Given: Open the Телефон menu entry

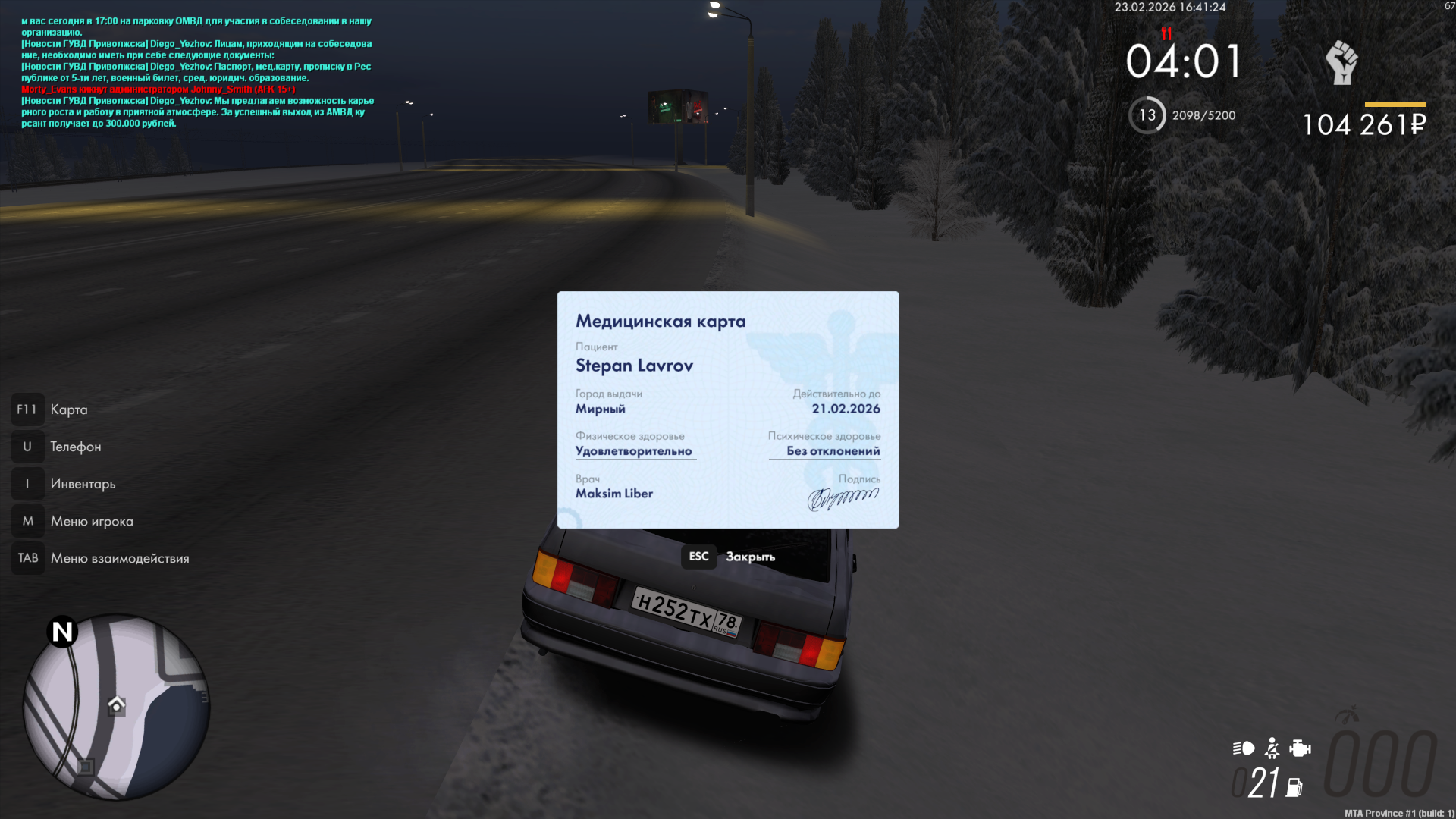Looking at the screenshot, I should point(75,447).
